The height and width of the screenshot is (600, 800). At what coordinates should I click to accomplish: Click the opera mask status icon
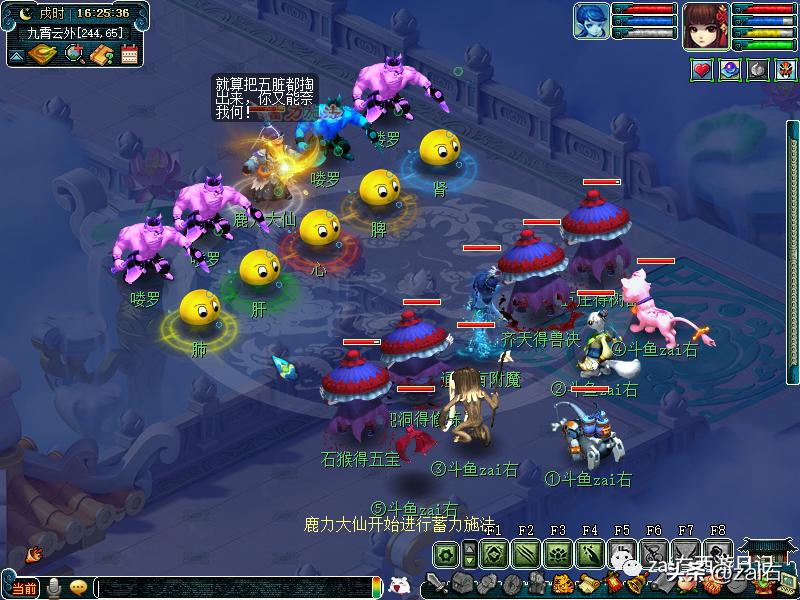[x=784, y=70]
